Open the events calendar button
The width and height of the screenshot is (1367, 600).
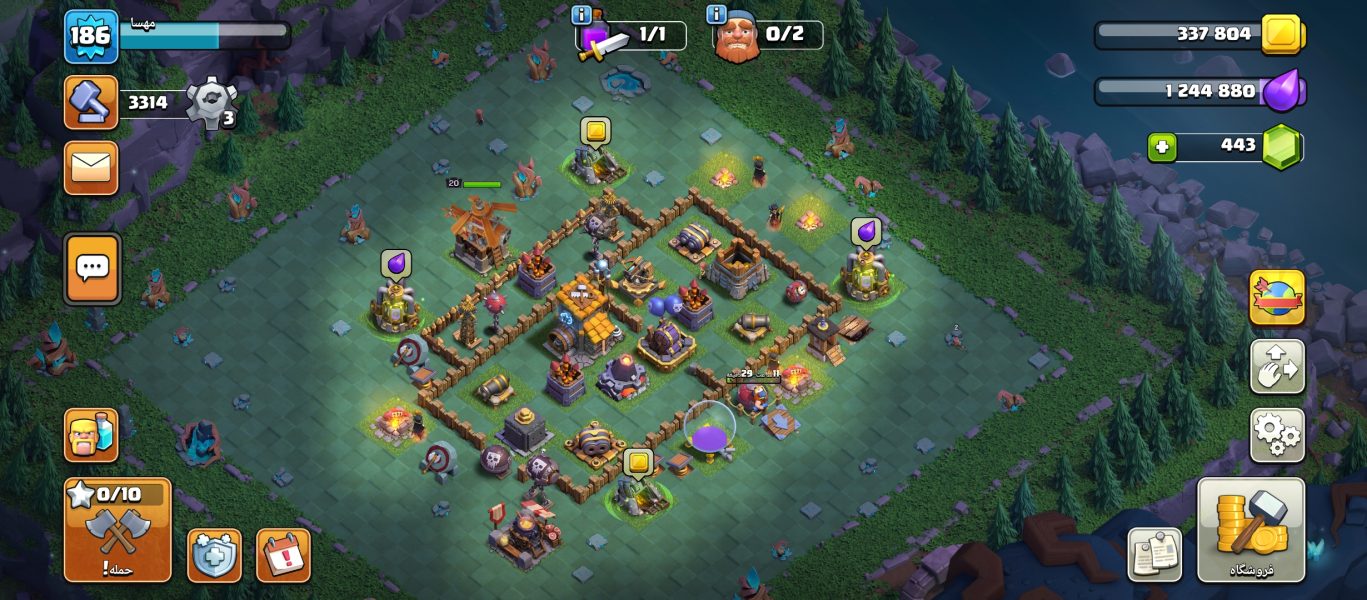point(283,555)
